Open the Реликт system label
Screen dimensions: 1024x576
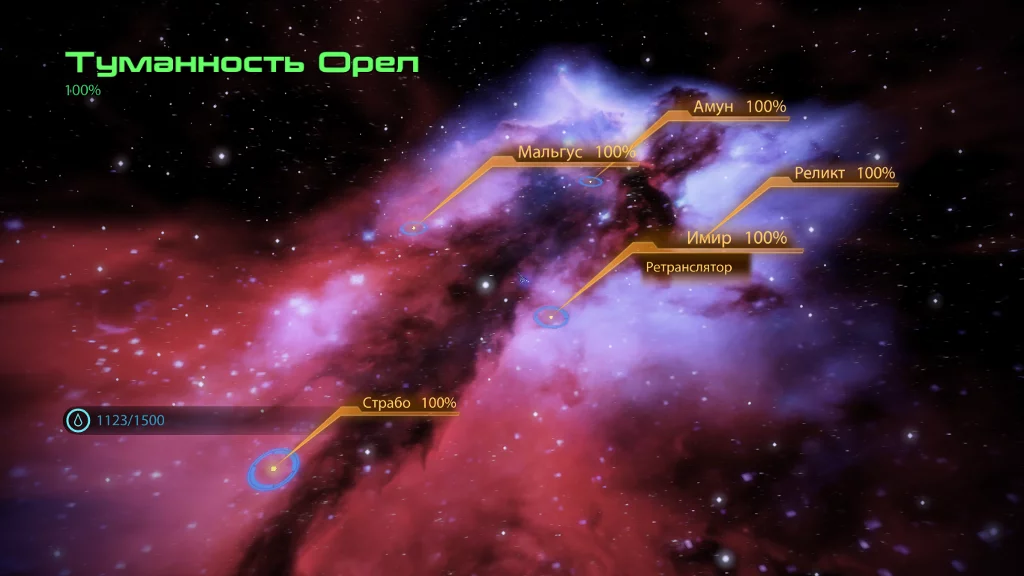(844, 173)
